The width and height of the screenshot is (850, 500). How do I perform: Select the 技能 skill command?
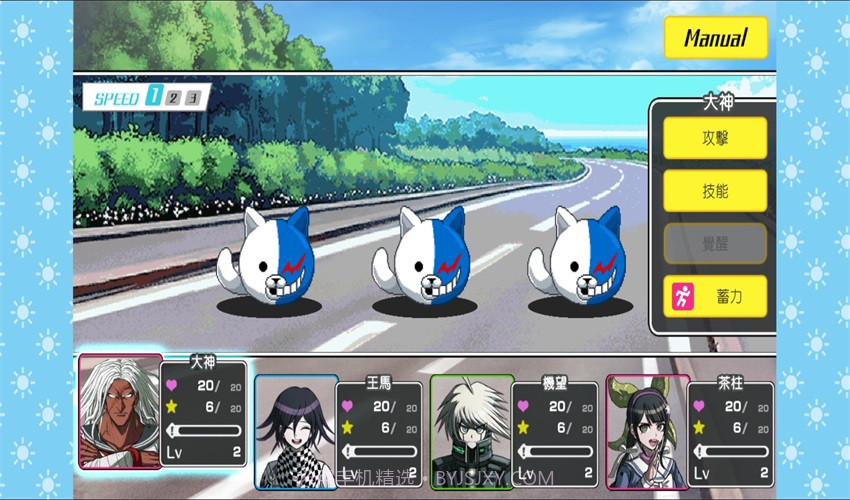click(x=715, y=190)
